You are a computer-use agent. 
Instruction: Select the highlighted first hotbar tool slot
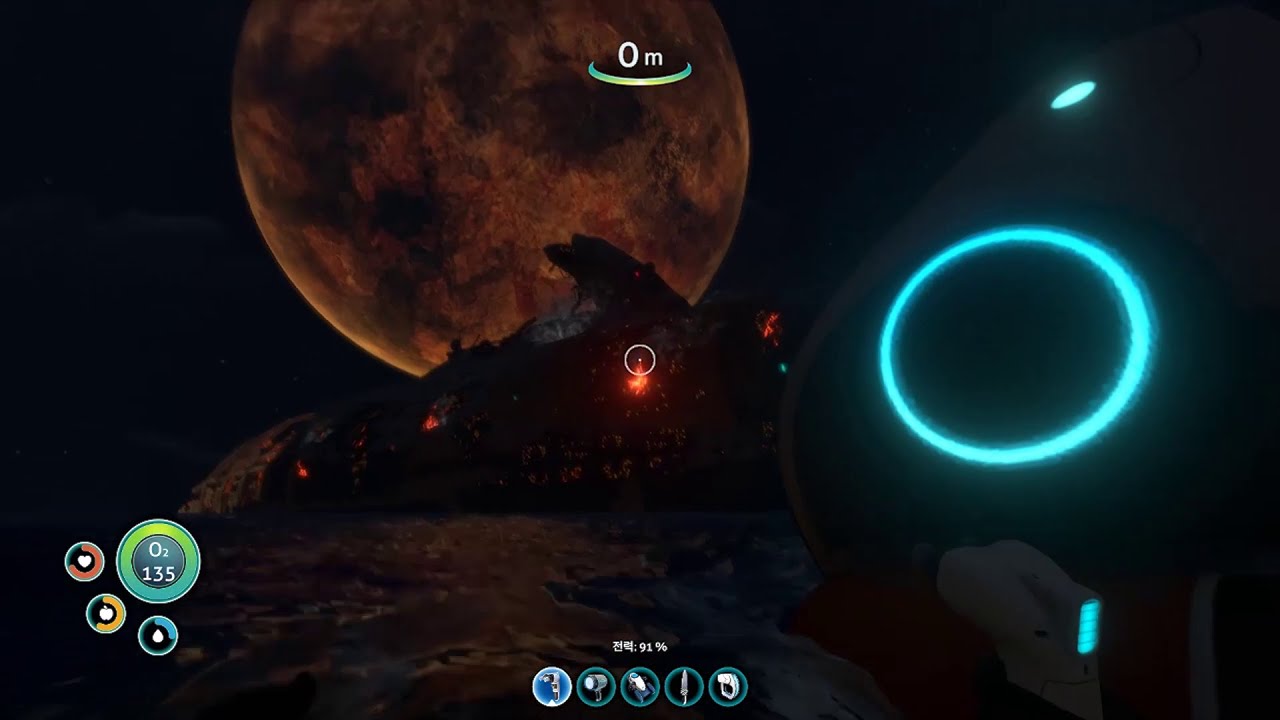click(x=551, y=687)
